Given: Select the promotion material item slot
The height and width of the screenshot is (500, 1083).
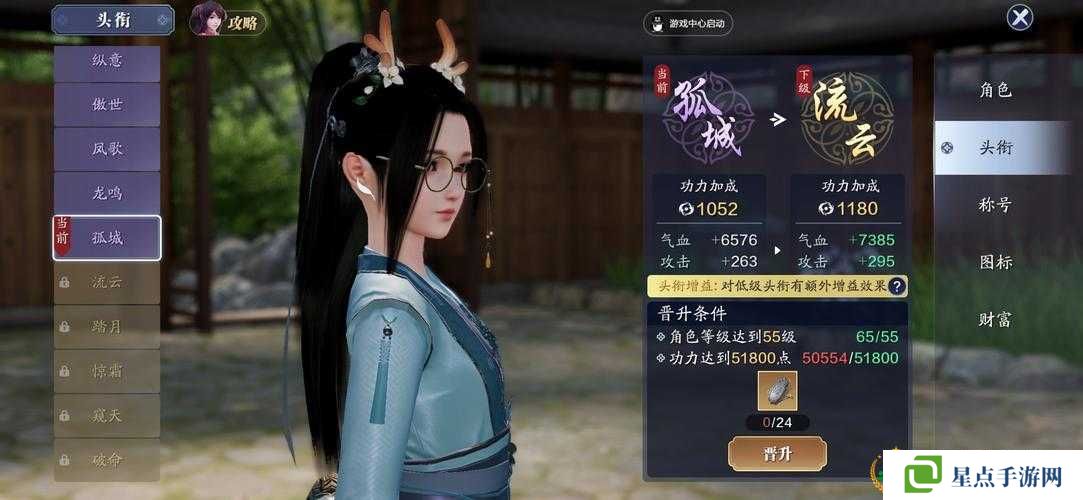Looking at the screenshot, I should pos(777,391).
